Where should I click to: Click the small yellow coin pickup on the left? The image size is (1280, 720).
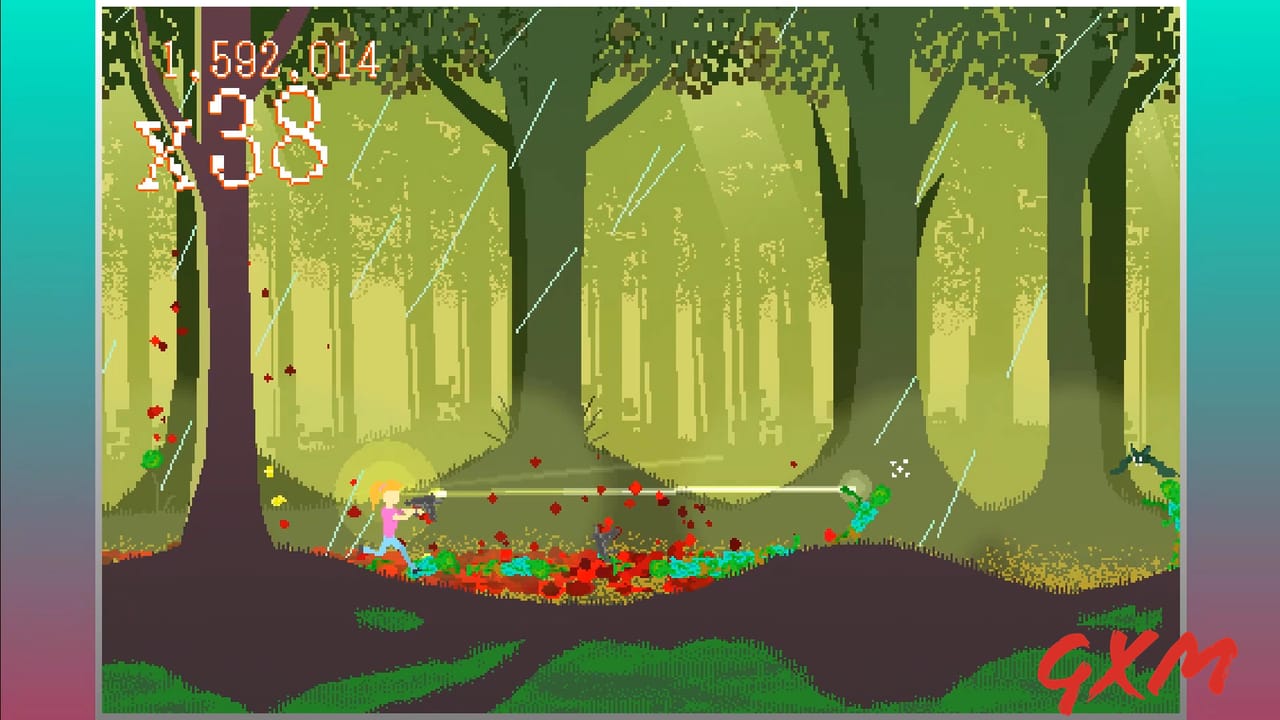268,471
